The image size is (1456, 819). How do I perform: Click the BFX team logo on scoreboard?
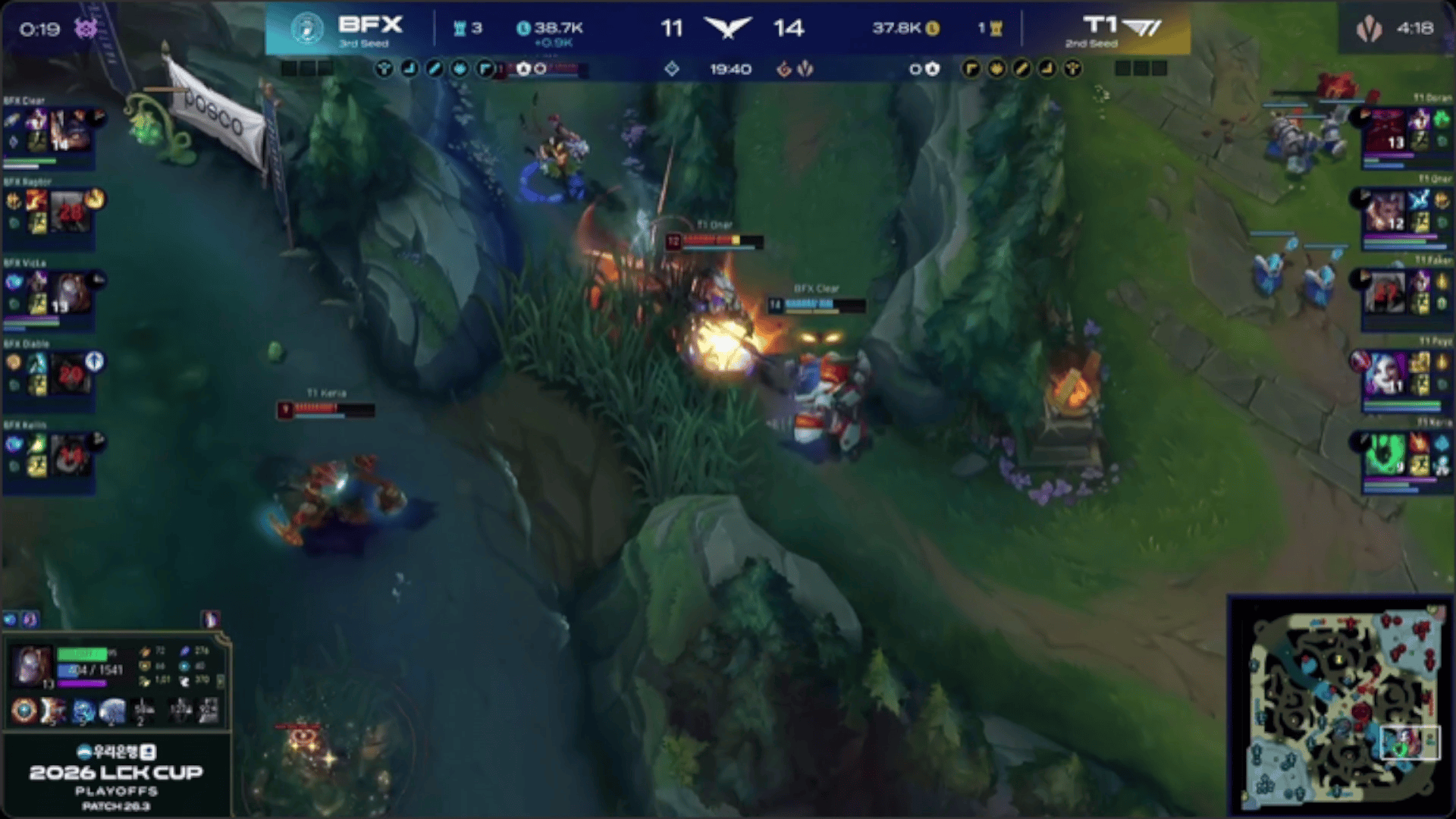pos(307,28)
